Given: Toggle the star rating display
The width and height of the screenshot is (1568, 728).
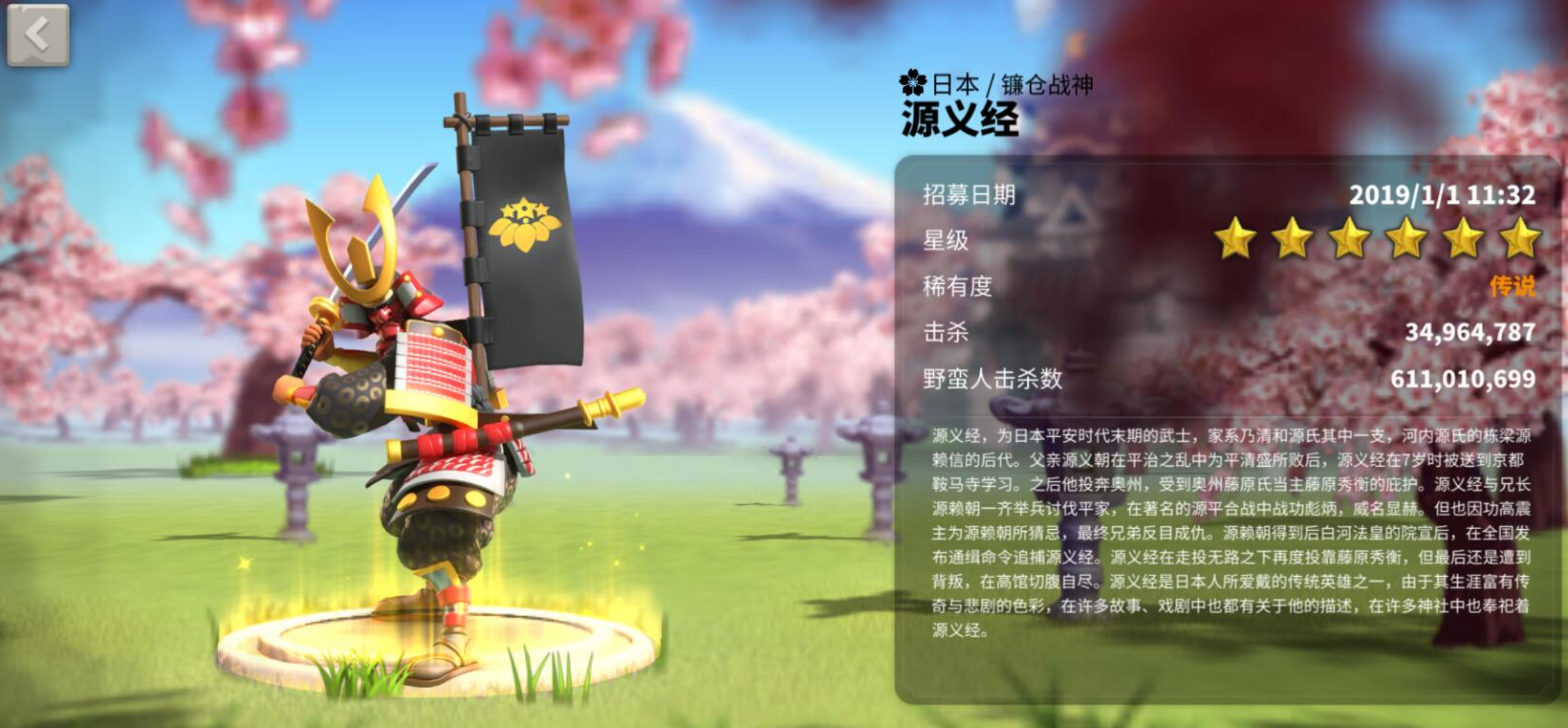Looking at the screenshot, I should click(1377, 241).
